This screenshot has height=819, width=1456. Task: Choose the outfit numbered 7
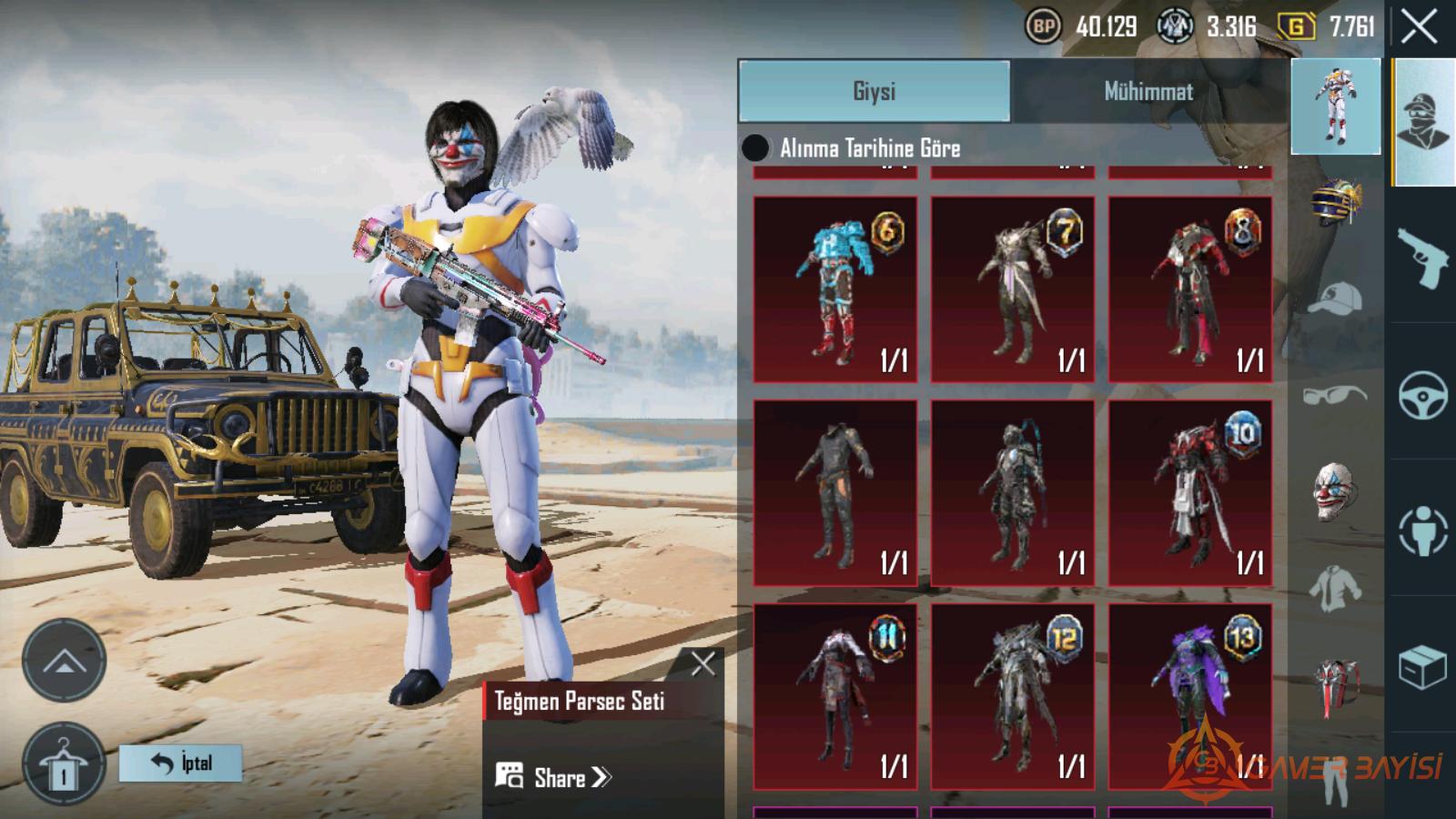pyautogui.click(x=1012, y=289)
